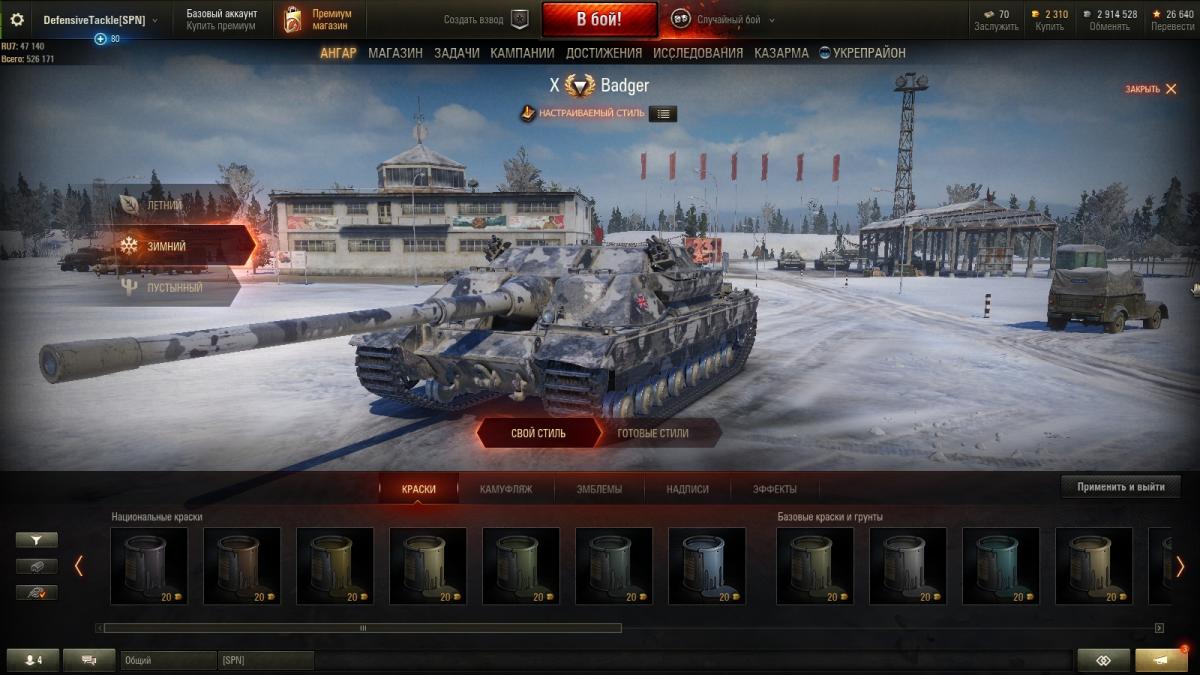
Task: Open the Случайный бой battle type dropdown
Action: pos(723,19)
